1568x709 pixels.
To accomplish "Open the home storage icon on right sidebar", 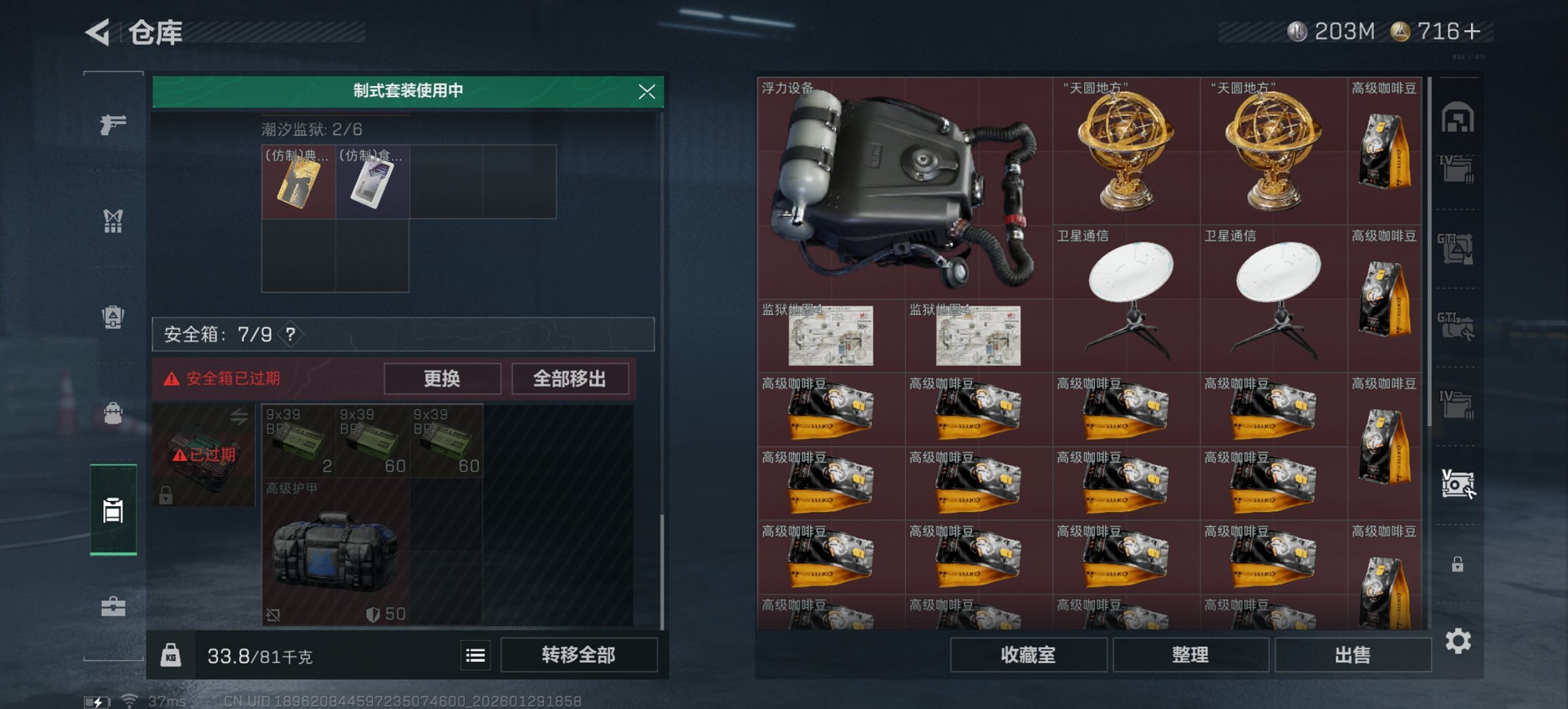I will pyautogui.click(x=1459, y=116).
